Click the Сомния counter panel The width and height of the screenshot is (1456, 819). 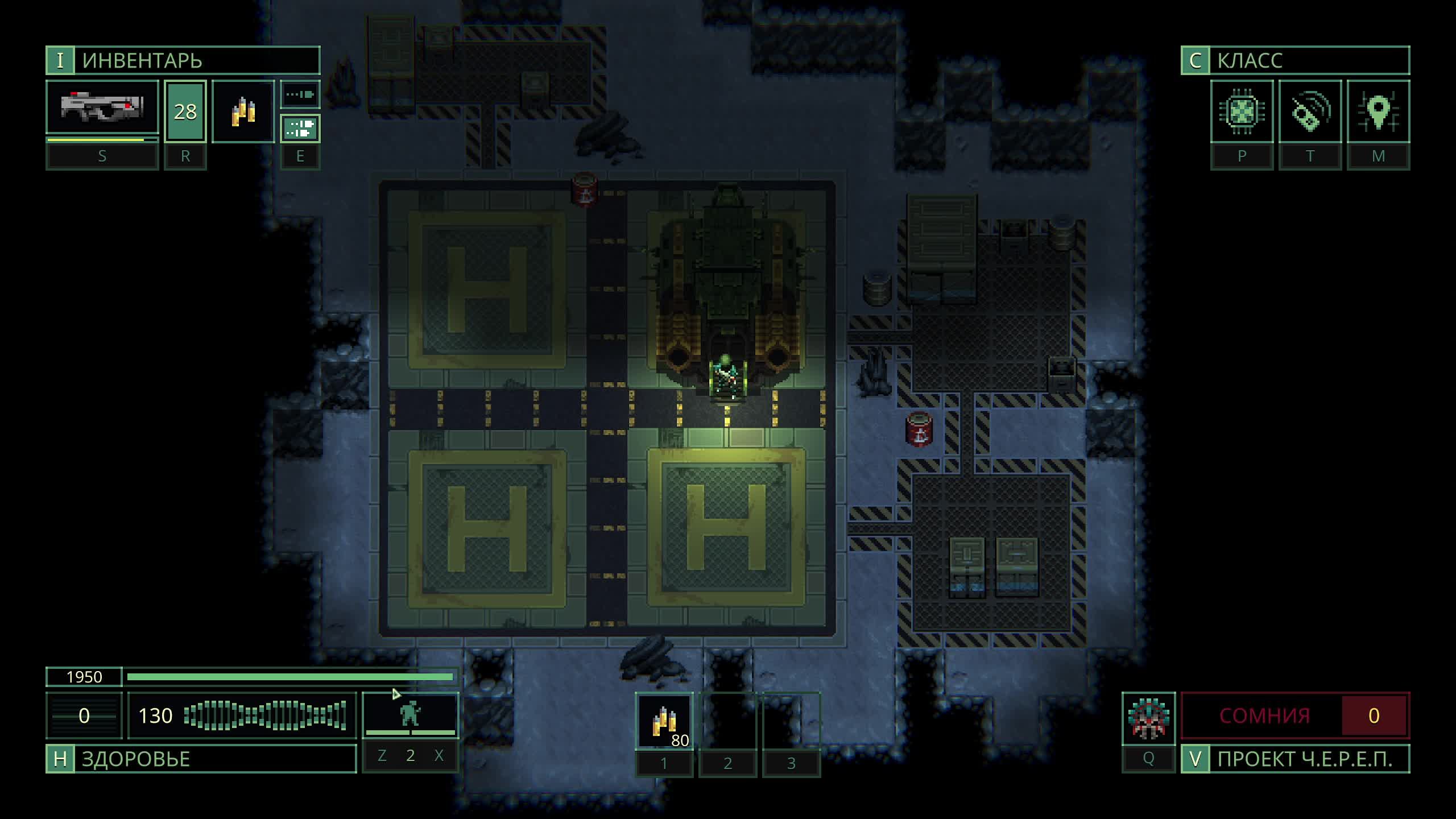click(x=1295, y=715)
